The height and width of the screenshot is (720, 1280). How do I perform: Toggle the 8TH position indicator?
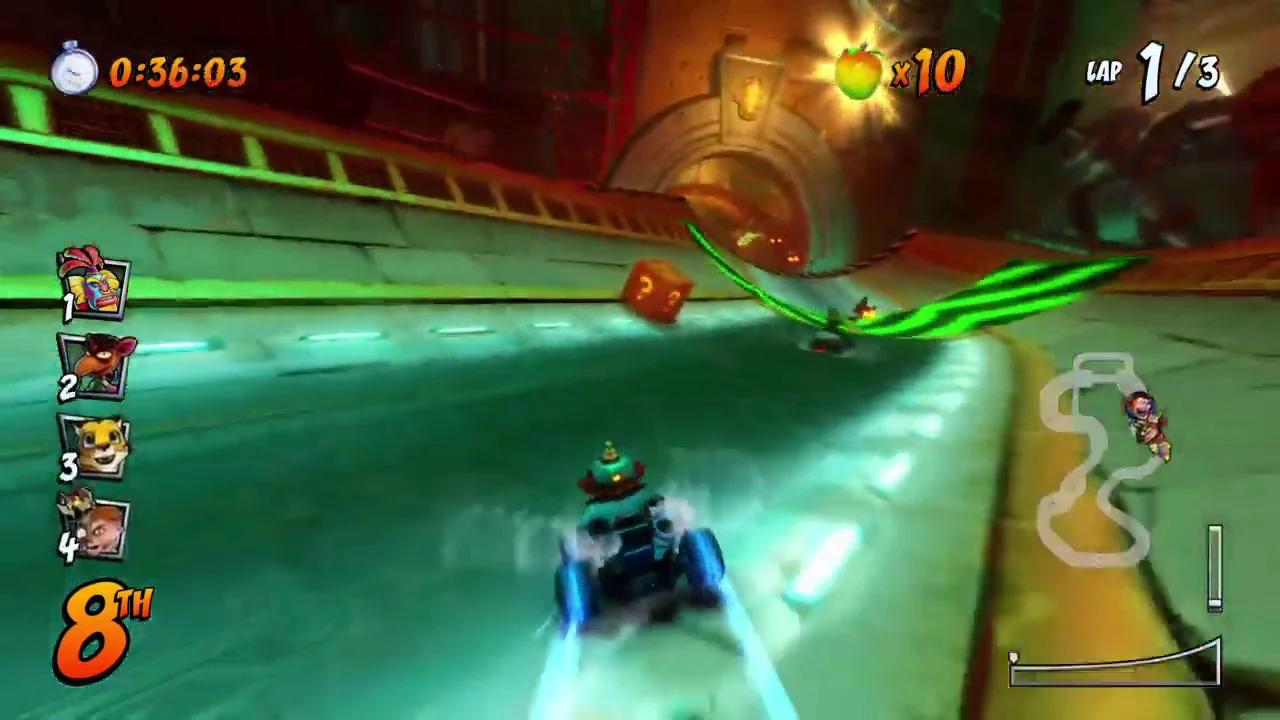pos(103,625)
